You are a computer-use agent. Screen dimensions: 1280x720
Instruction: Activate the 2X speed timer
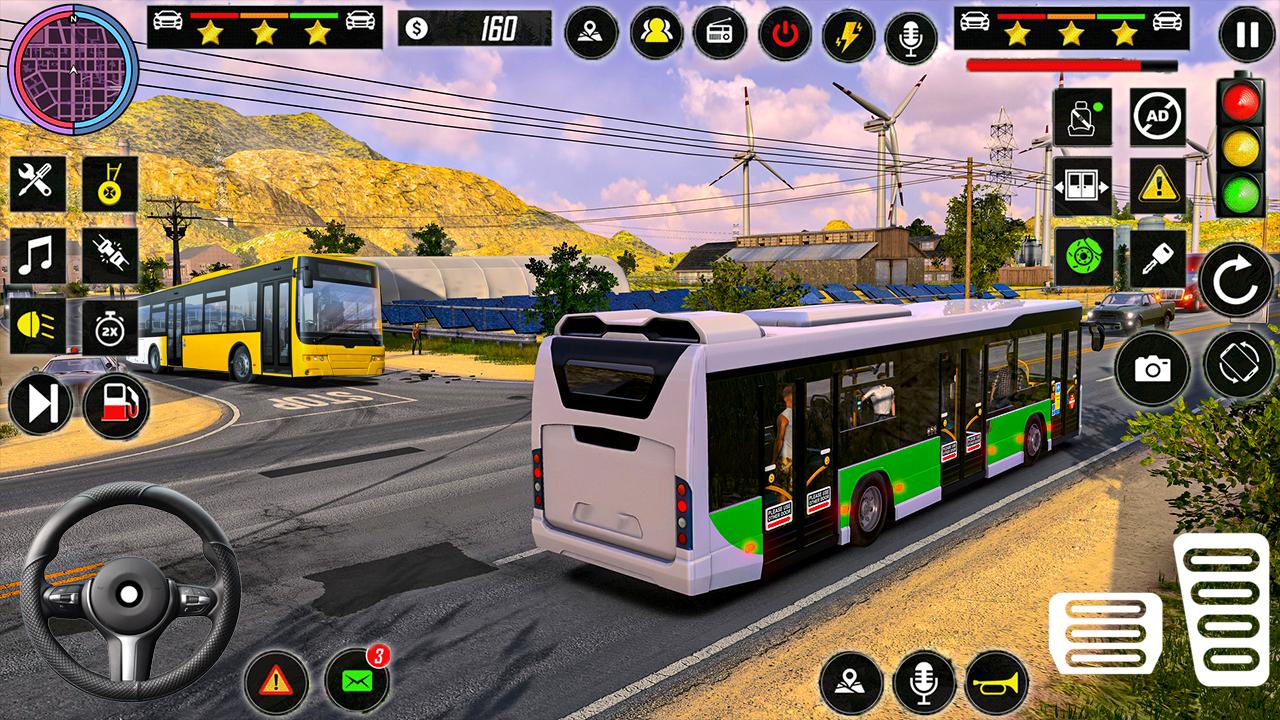[x=109, y=326]
